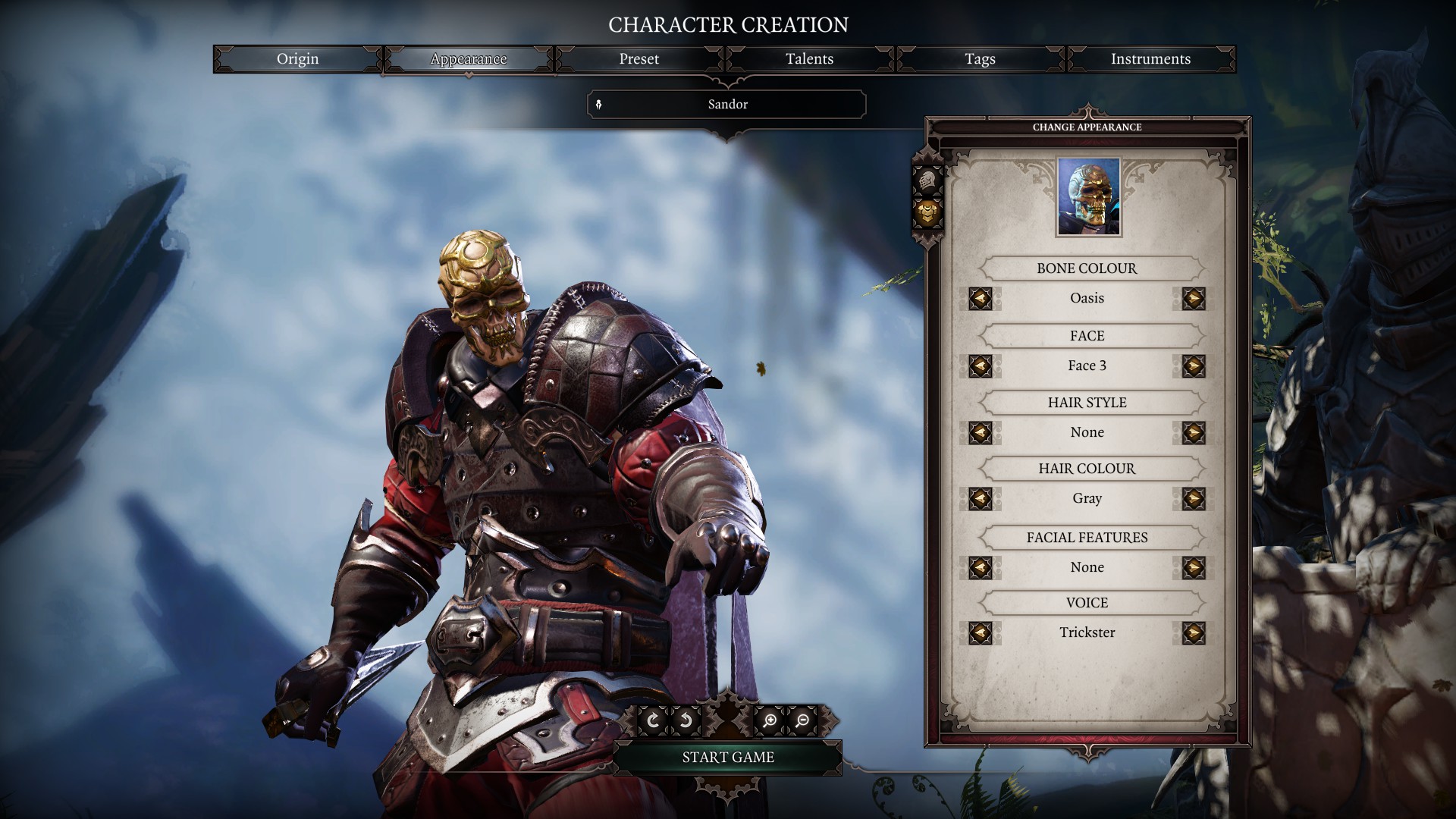Open the Talents tab
This screenshot has height=819, width=1456.
point(808,59)
